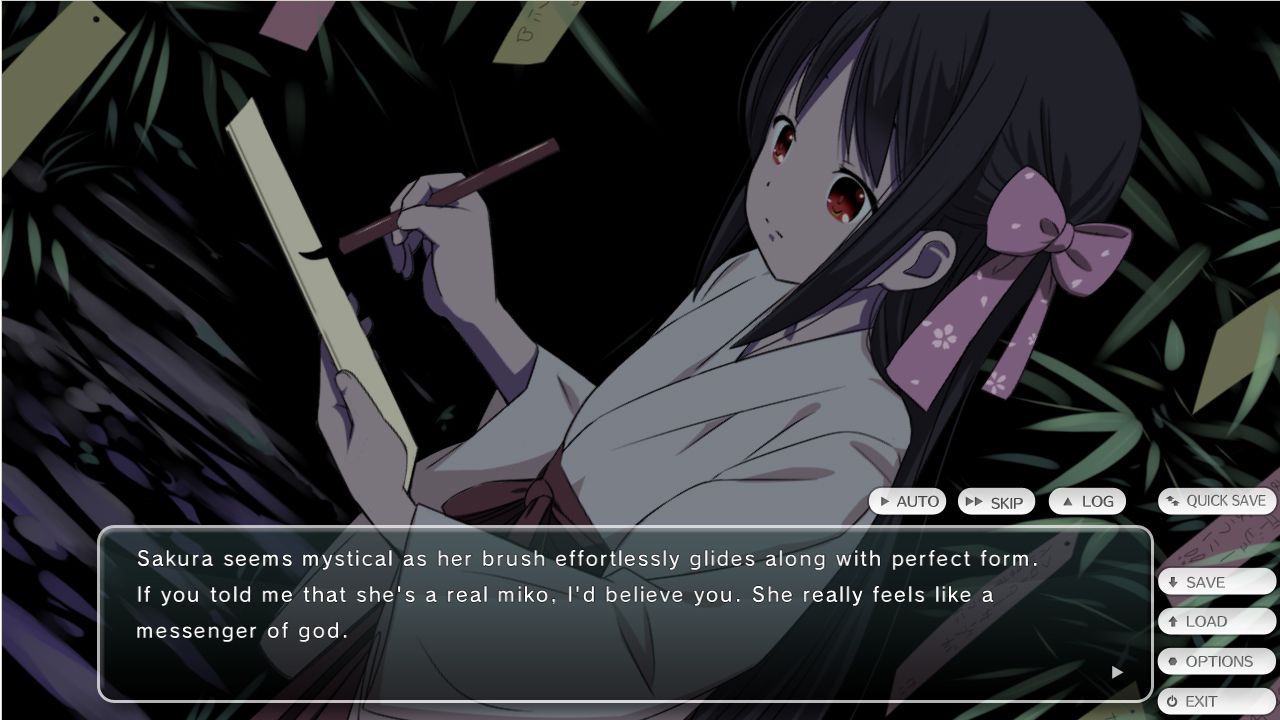Open the dialogue history LOG

click(1088, 501)
